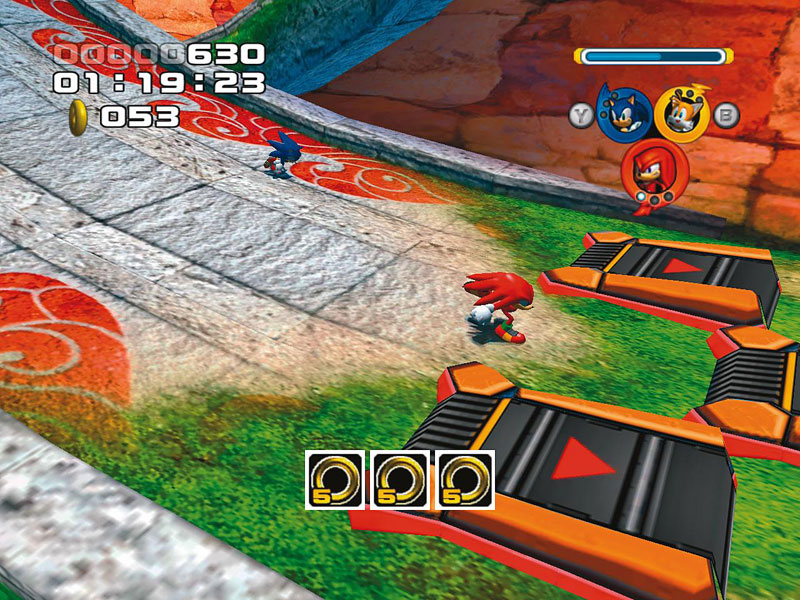Choose the Knuckles leader portrait
This screenshot has width=800, height=600.
coord(651,170)
